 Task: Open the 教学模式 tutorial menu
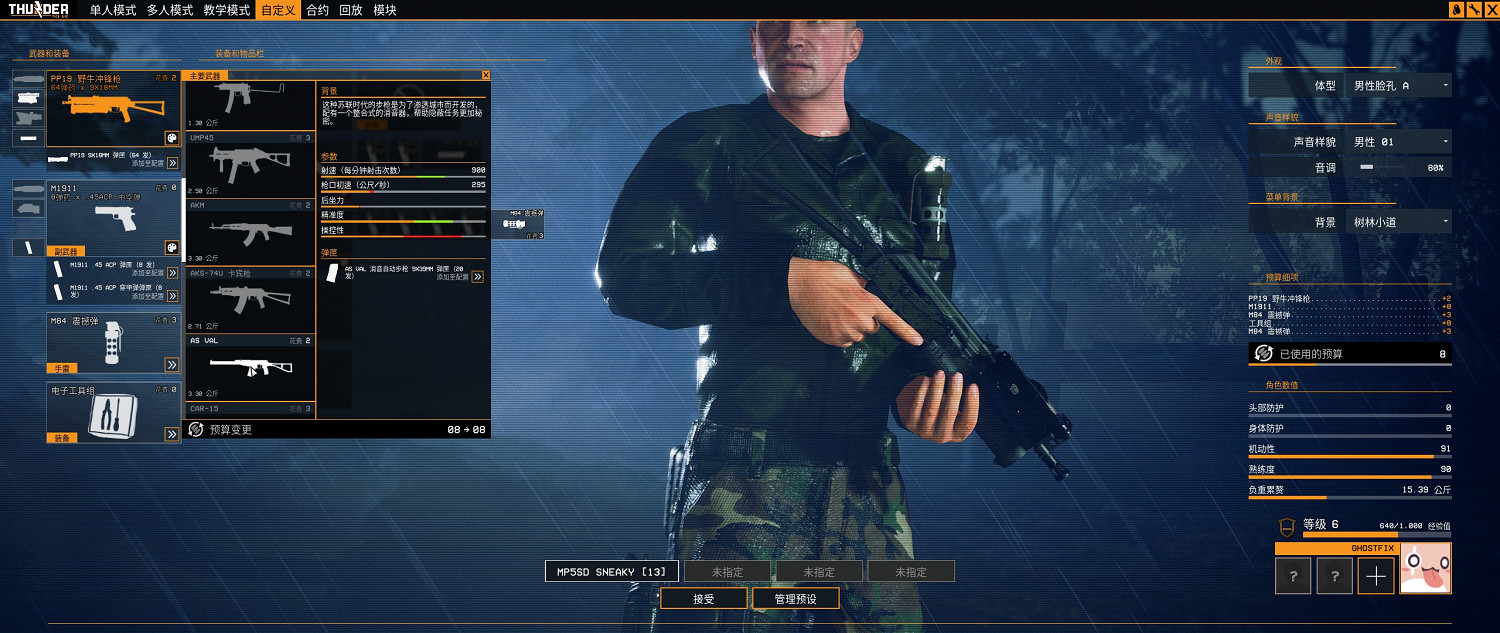[x=226, y=10]
